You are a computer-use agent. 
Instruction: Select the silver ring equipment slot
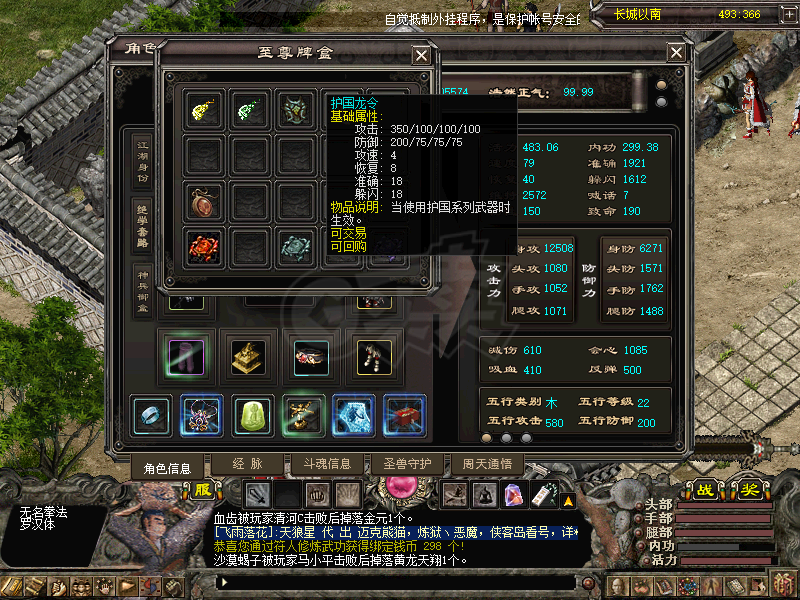coord(151,415)
